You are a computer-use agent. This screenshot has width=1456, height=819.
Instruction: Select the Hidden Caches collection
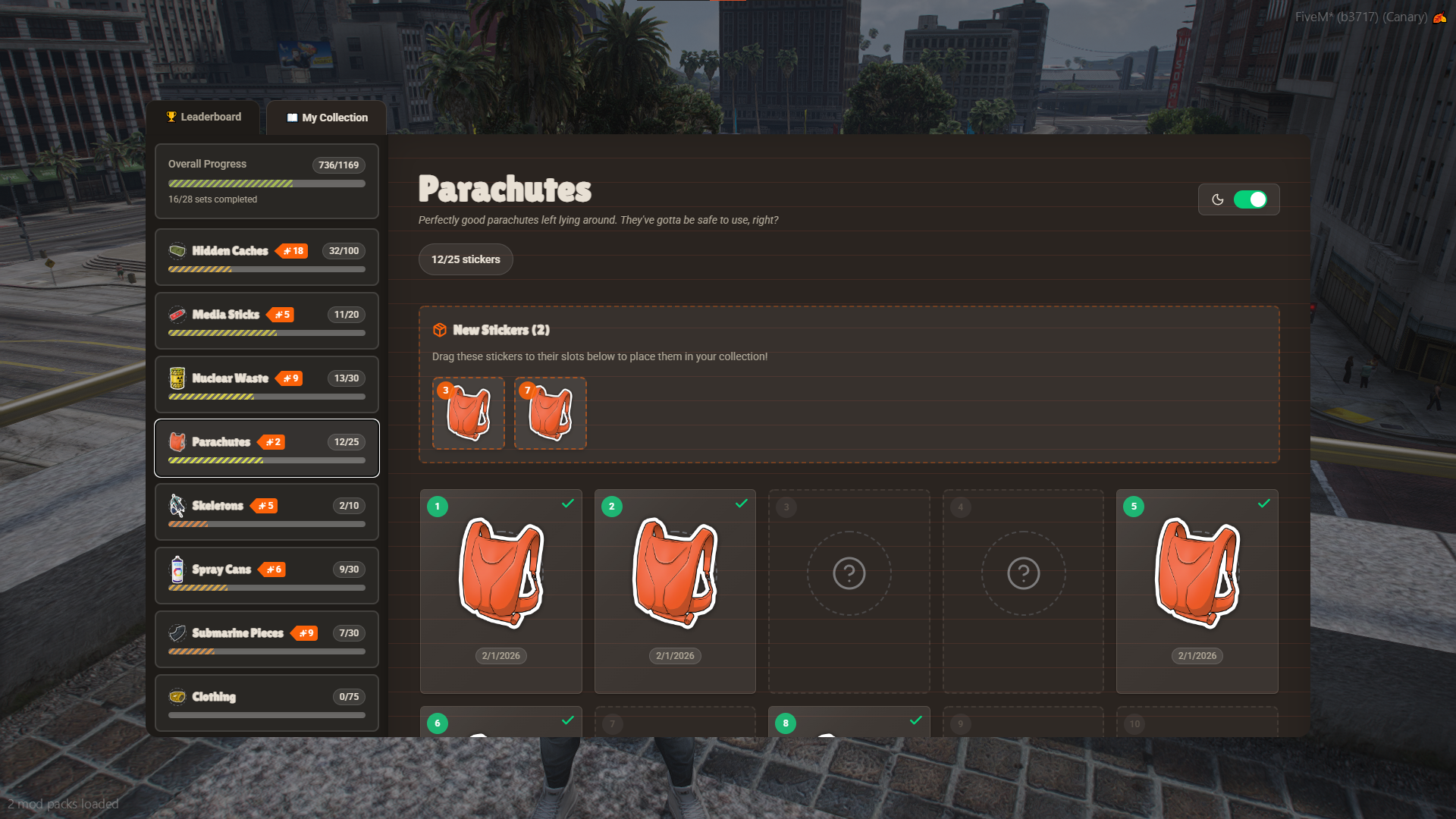[x=266, y=257]
